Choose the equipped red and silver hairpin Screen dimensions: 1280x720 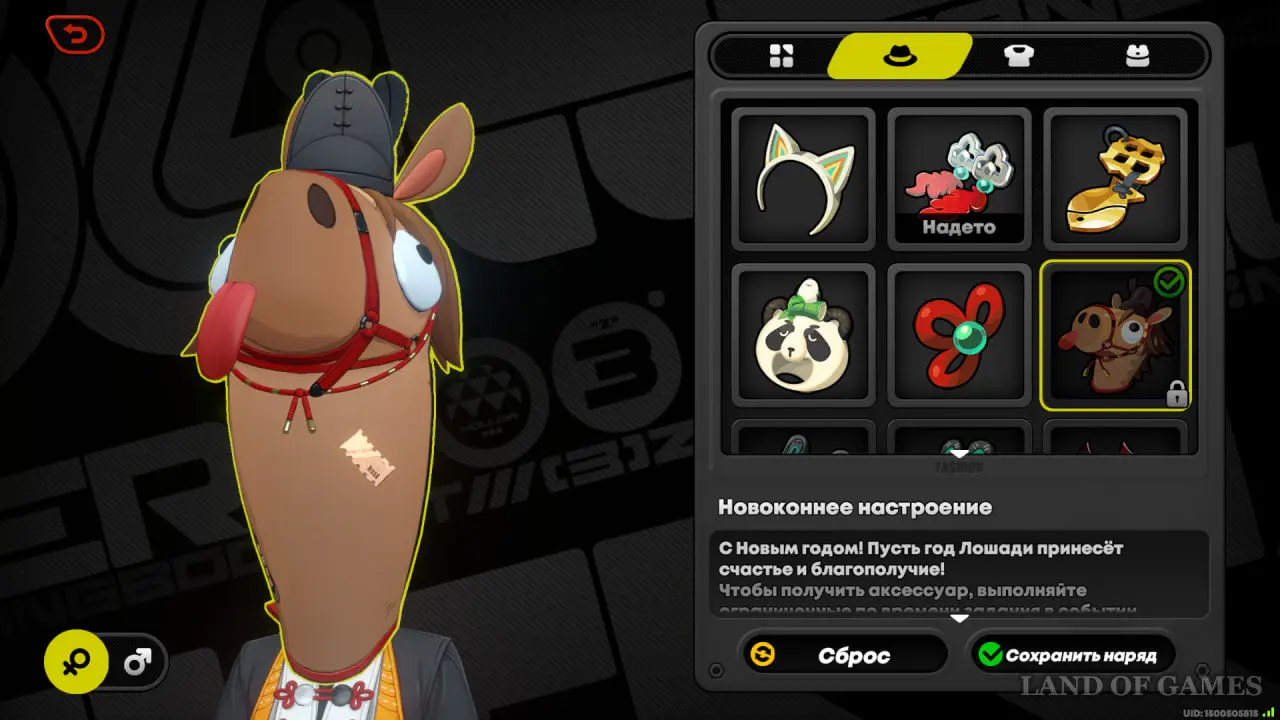click(x=959, y=178)
